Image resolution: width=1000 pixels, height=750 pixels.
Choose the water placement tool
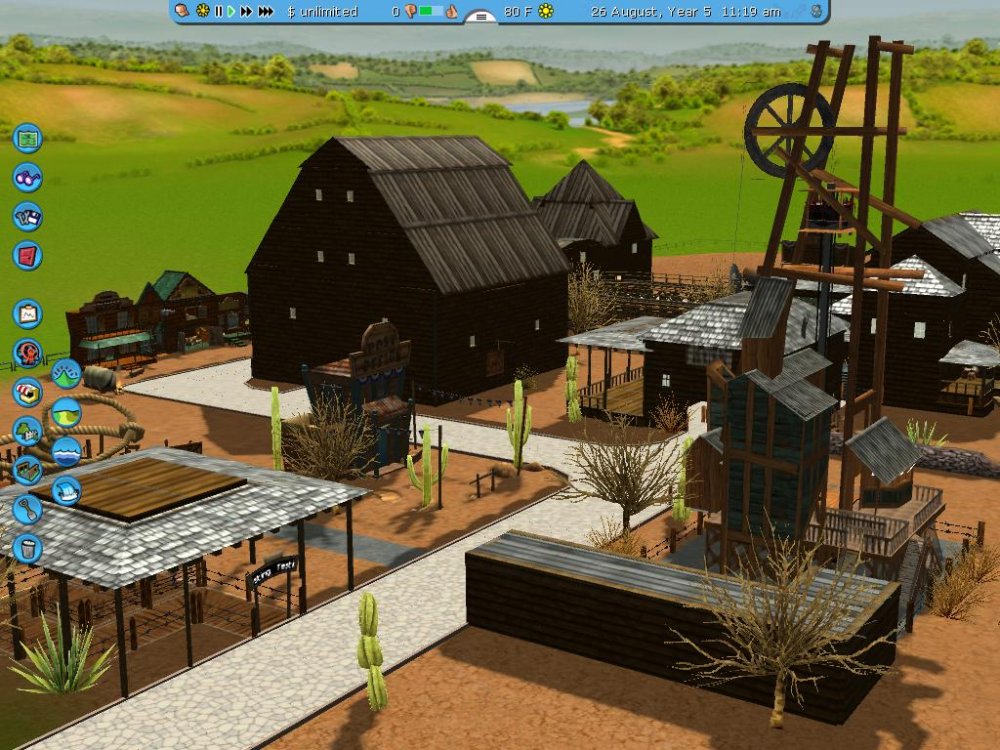[66, 451]
